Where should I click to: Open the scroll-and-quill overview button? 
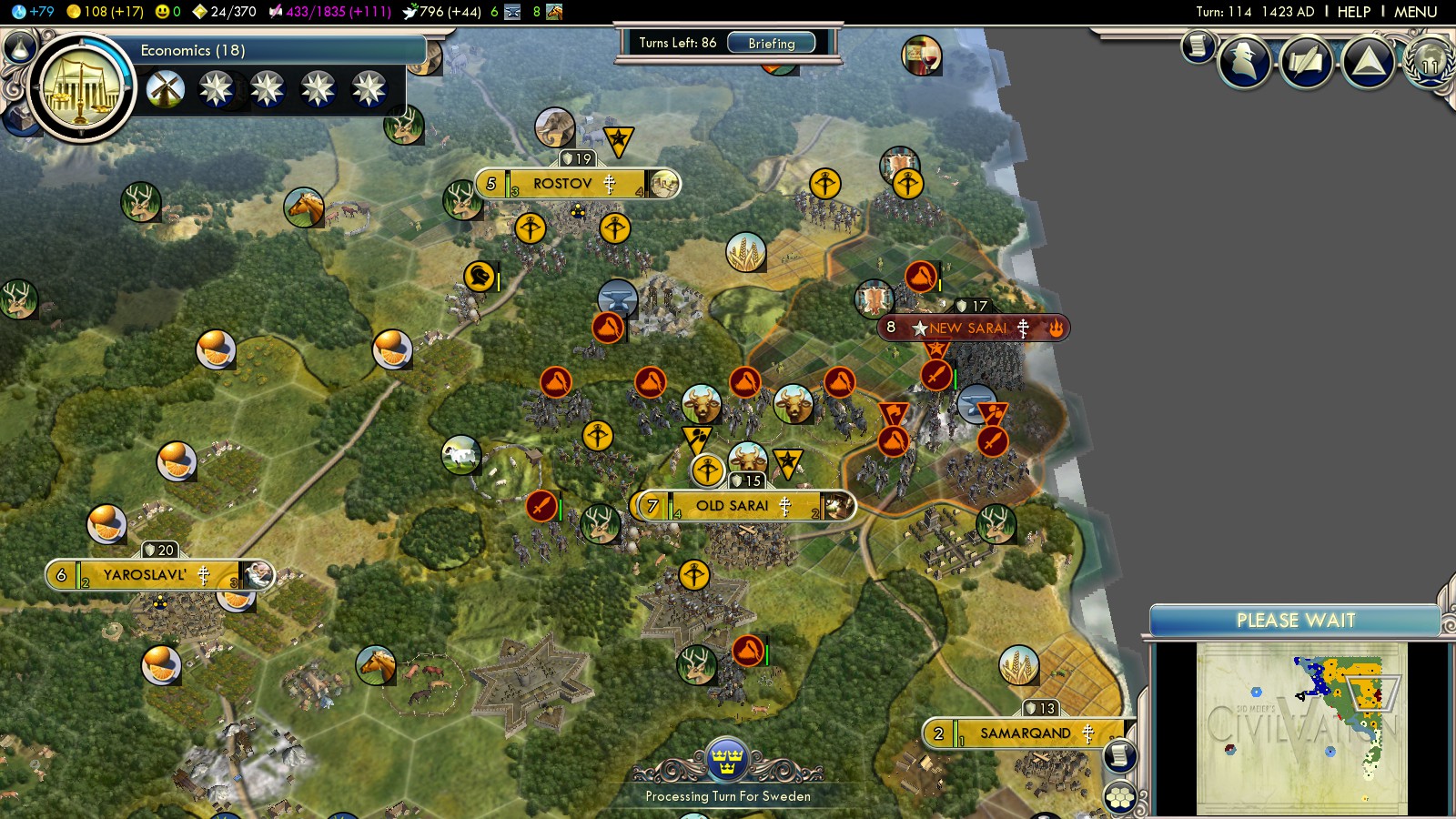pos(1306,62)
